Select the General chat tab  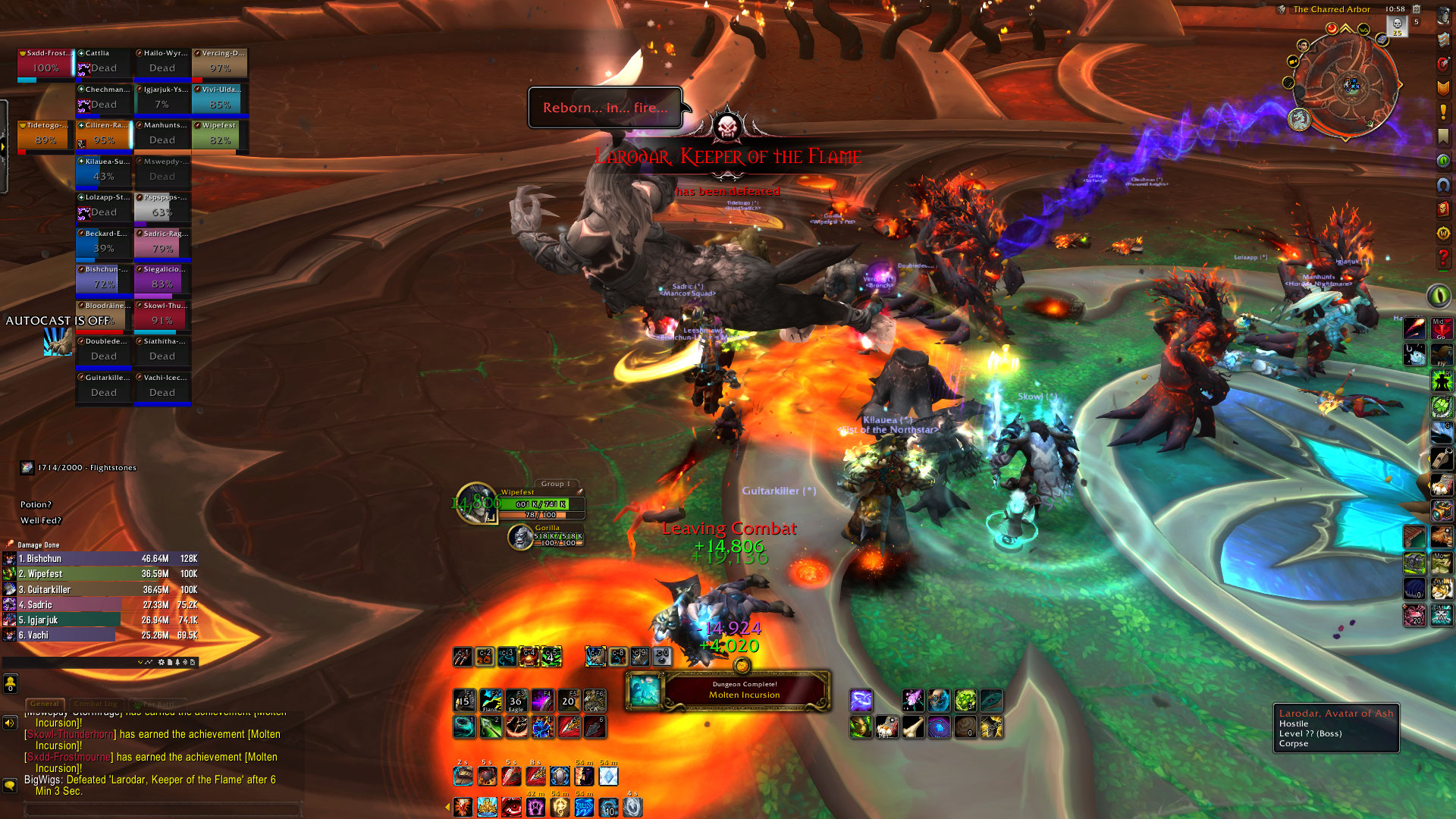(x=45, y=704)
